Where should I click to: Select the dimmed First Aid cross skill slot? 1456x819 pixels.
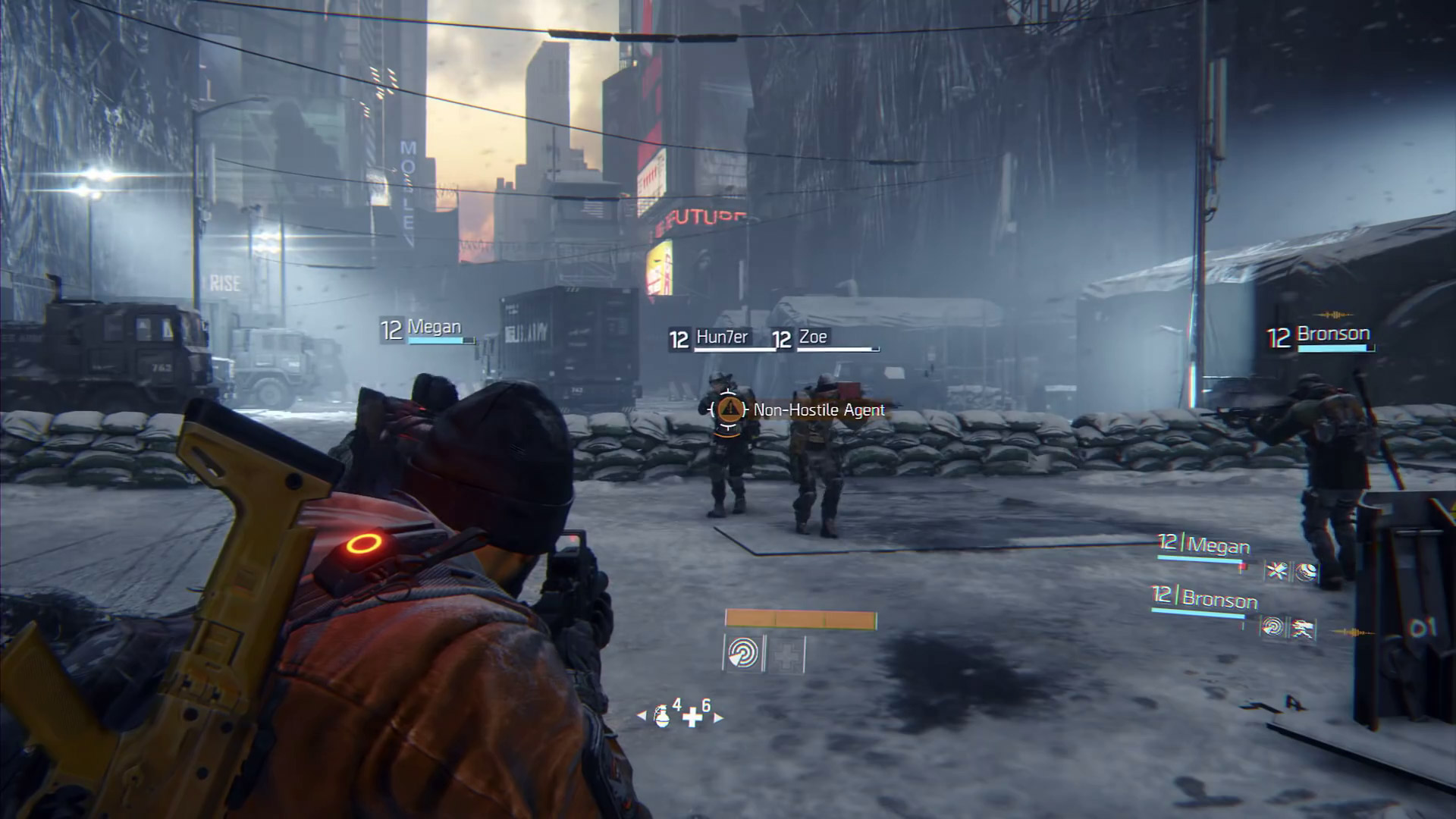pyautogui.click(x=786, y=654)
